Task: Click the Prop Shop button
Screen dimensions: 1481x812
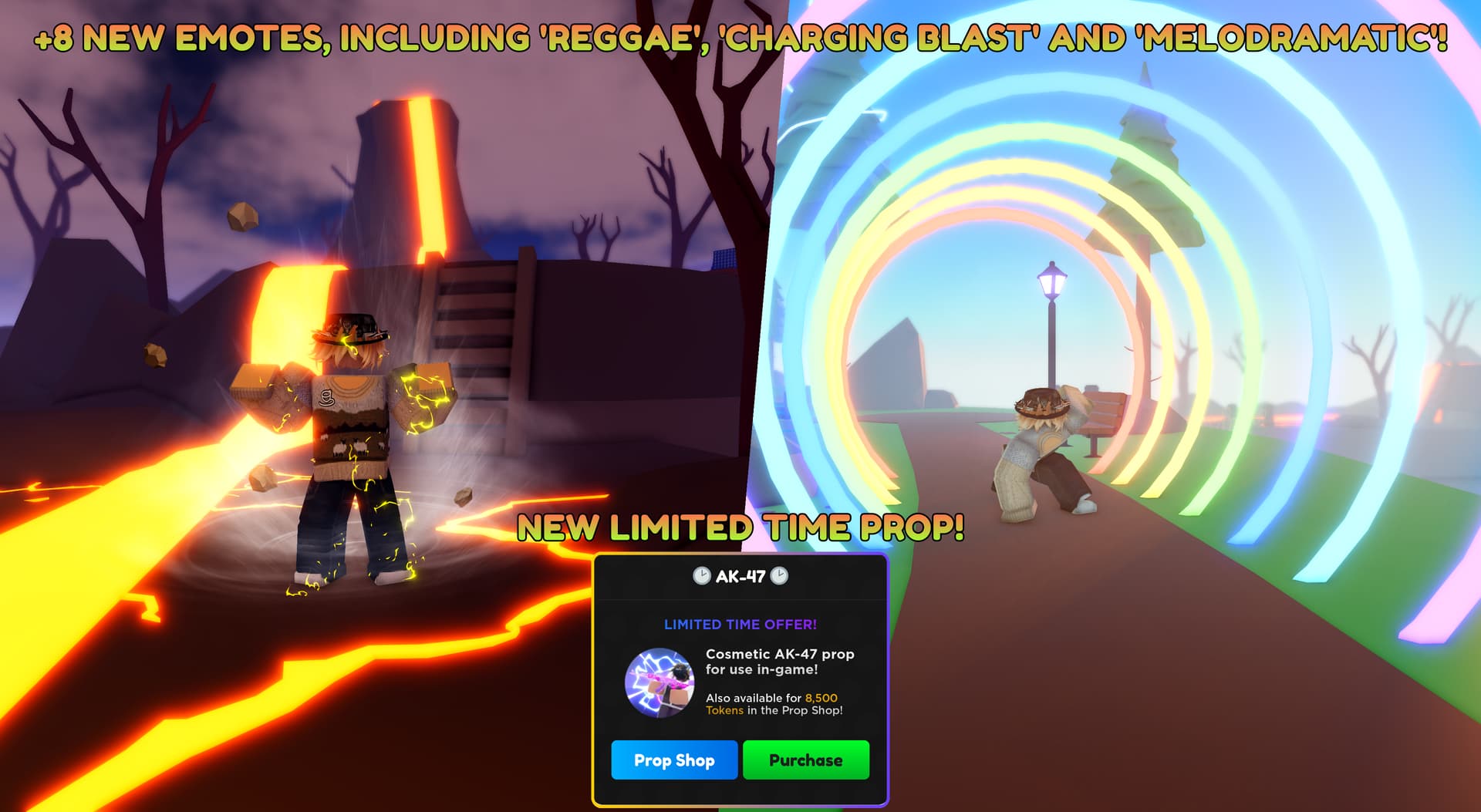Action: tap(675, 761)
